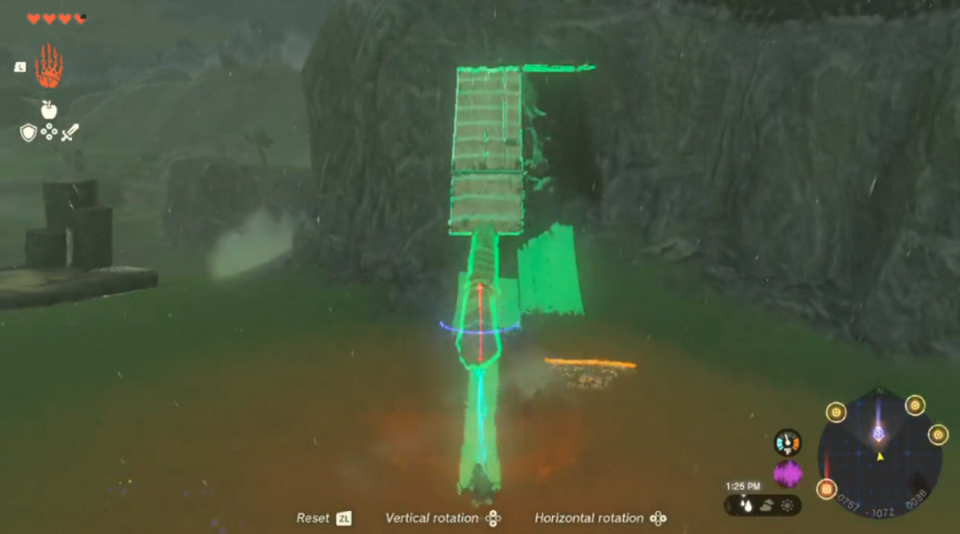Select the yellow player arrow on the minimap

pos(880,456)
